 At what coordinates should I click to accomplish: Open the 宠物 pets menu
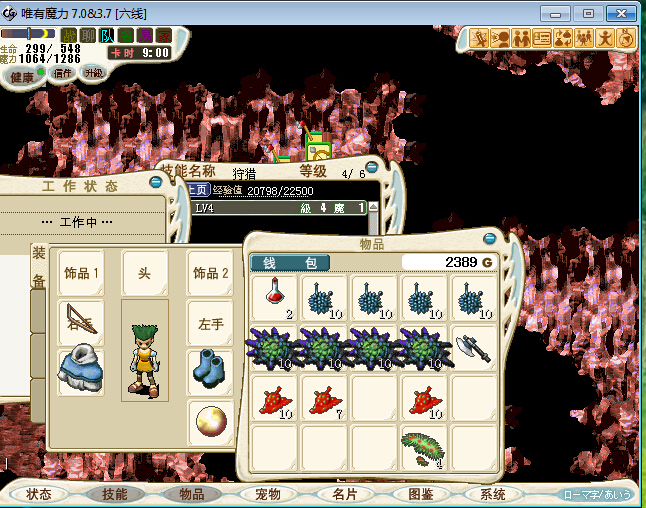[x=266, y=494]
